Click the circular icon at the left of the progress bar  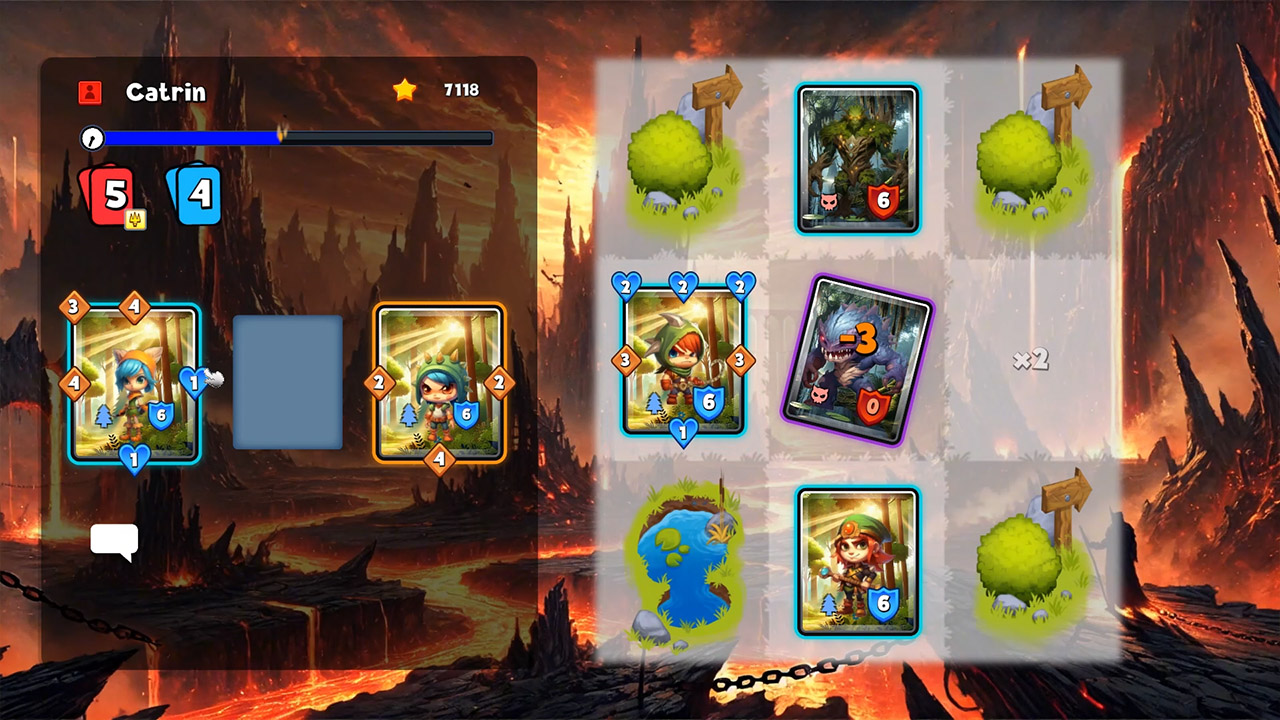click(x=91, y=139)
